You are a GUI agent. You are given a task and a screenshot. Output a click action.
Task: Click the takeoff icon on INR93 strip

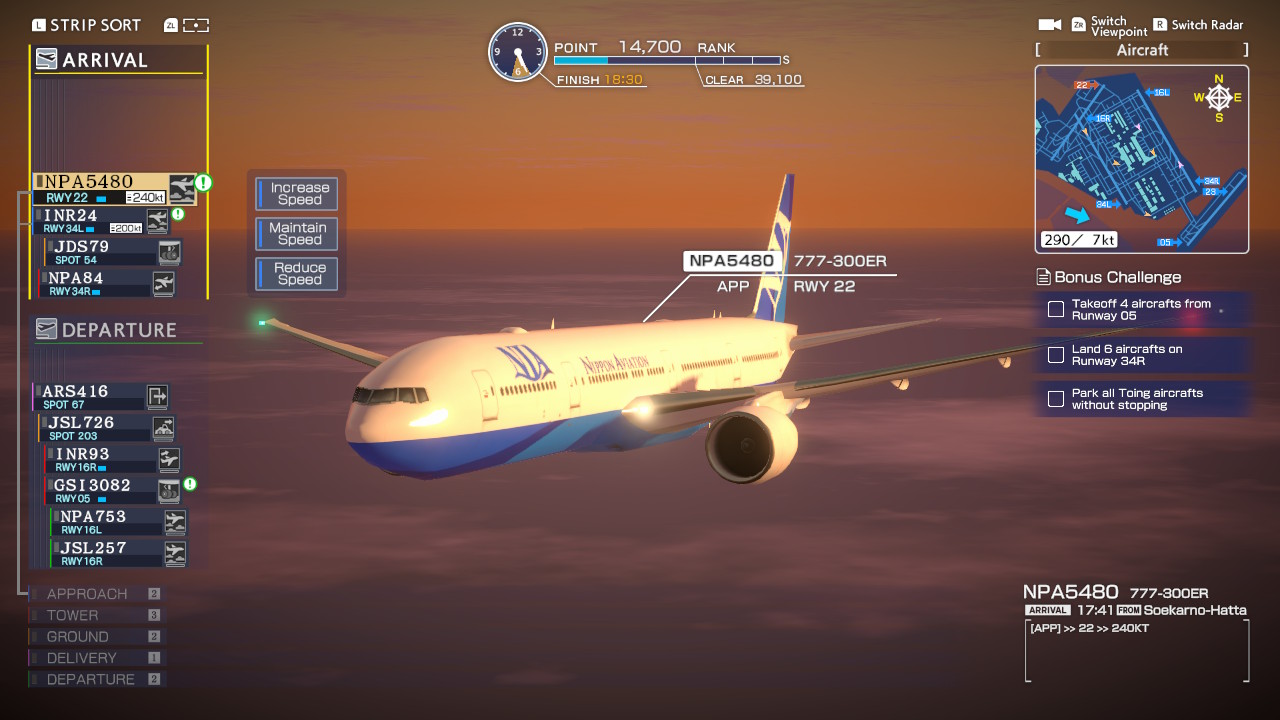click(x=170, y=459)
